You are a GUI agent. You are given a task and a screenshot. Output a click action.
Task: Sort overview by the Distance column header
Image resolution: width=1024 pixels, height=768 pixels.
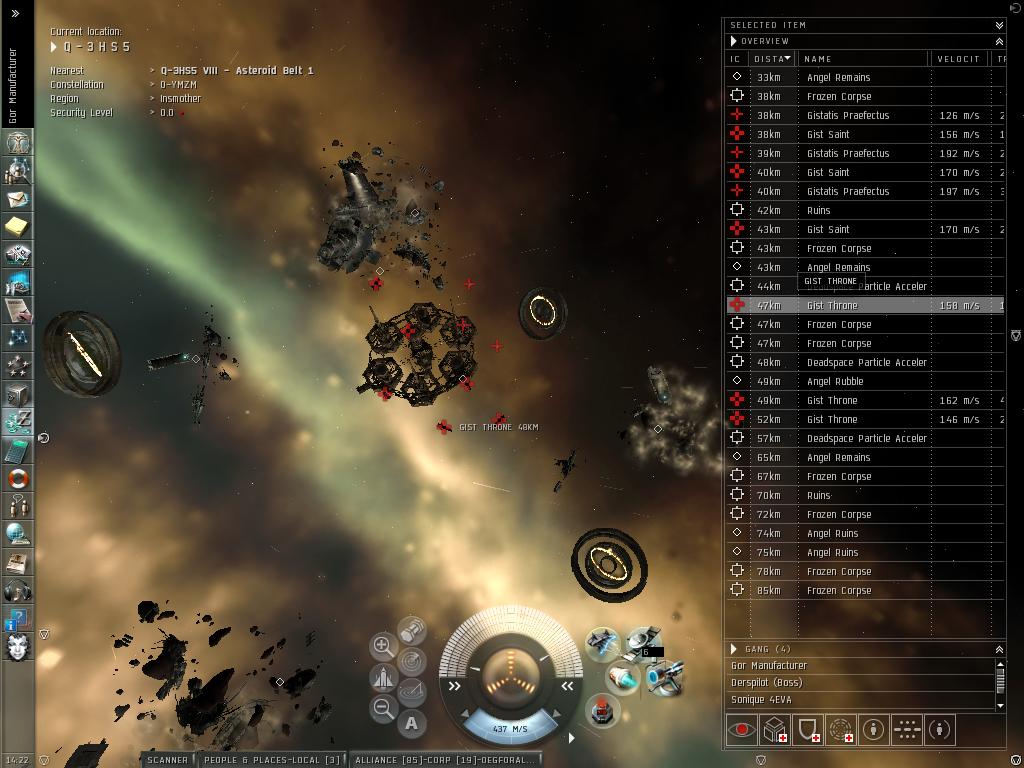772,59
